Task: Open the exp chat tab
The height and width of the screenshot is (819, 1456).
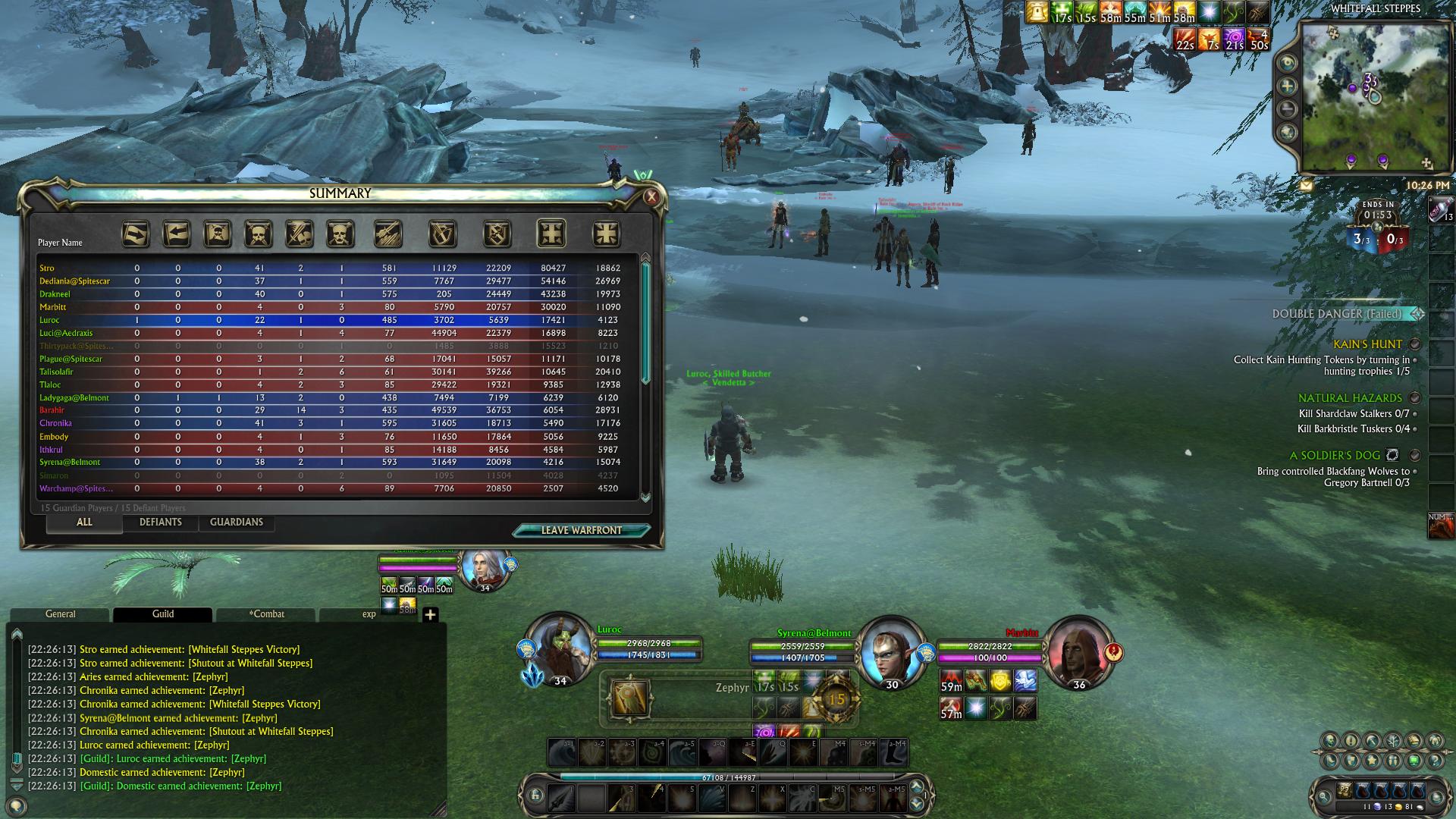Action: 369,614
